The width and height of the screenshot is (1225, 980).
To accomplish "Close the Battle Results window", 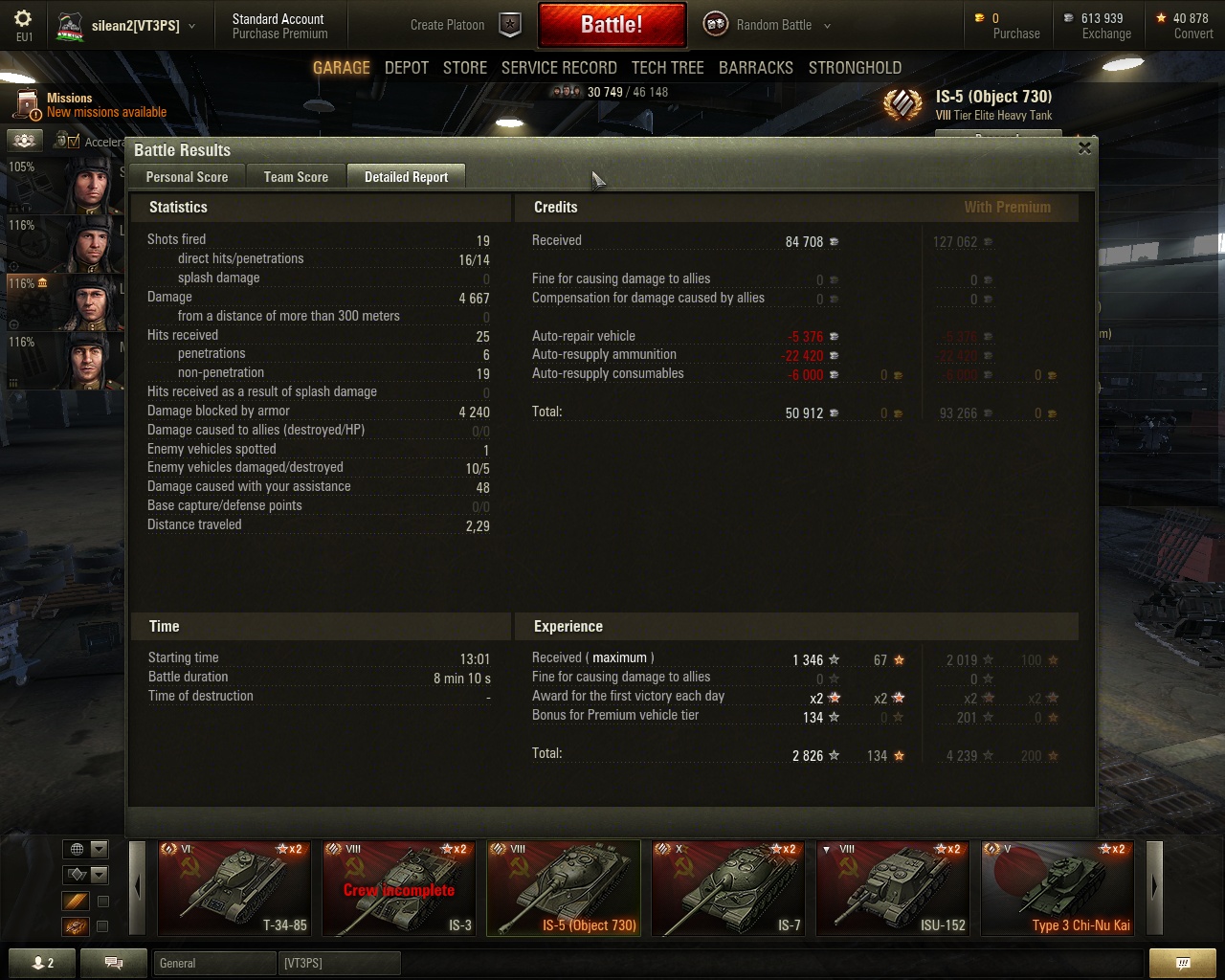I will [1084, 148].
